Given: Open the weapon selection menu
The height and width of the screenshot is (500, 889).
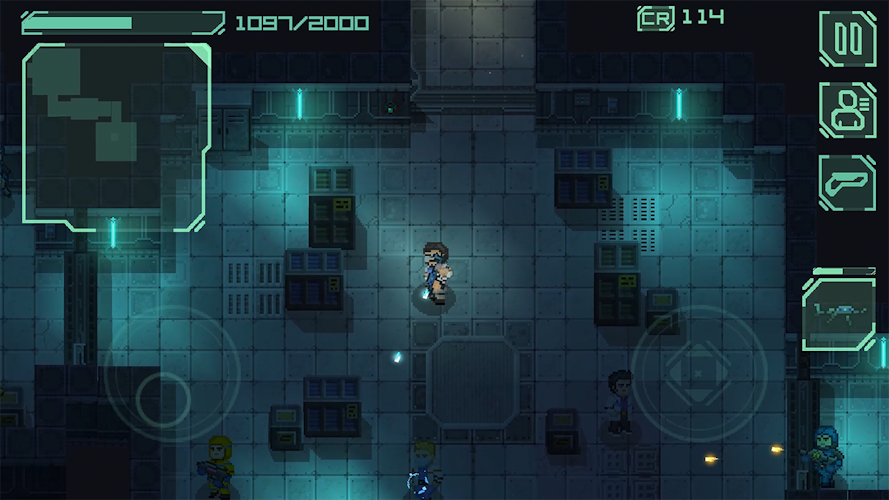Looking at the screenshot, I should (x=847, y=183).
